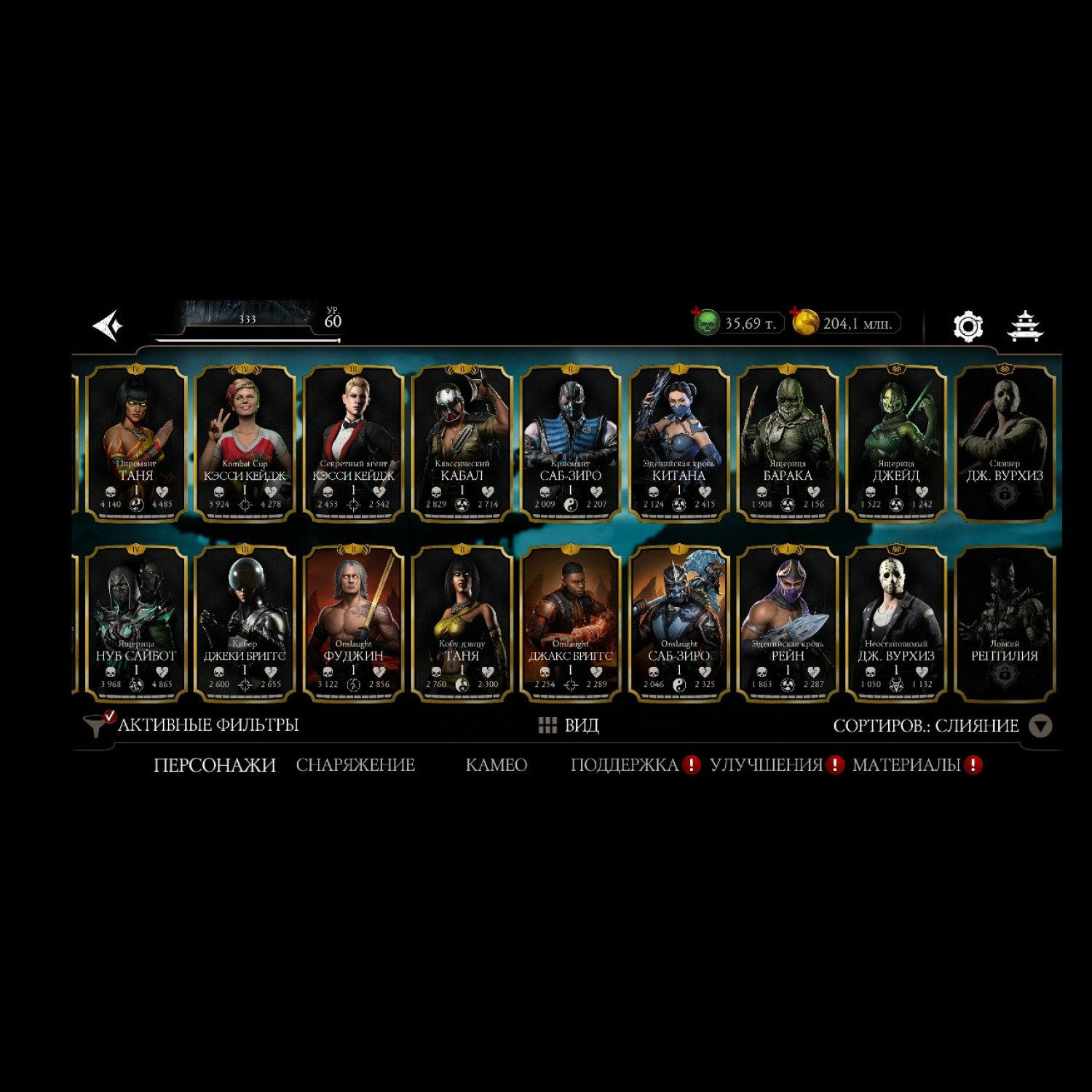The height and width of the screenshot is (1092, 1092).
Task: Choose the Onslaught Fujin card
Action: tap(353, 624)
